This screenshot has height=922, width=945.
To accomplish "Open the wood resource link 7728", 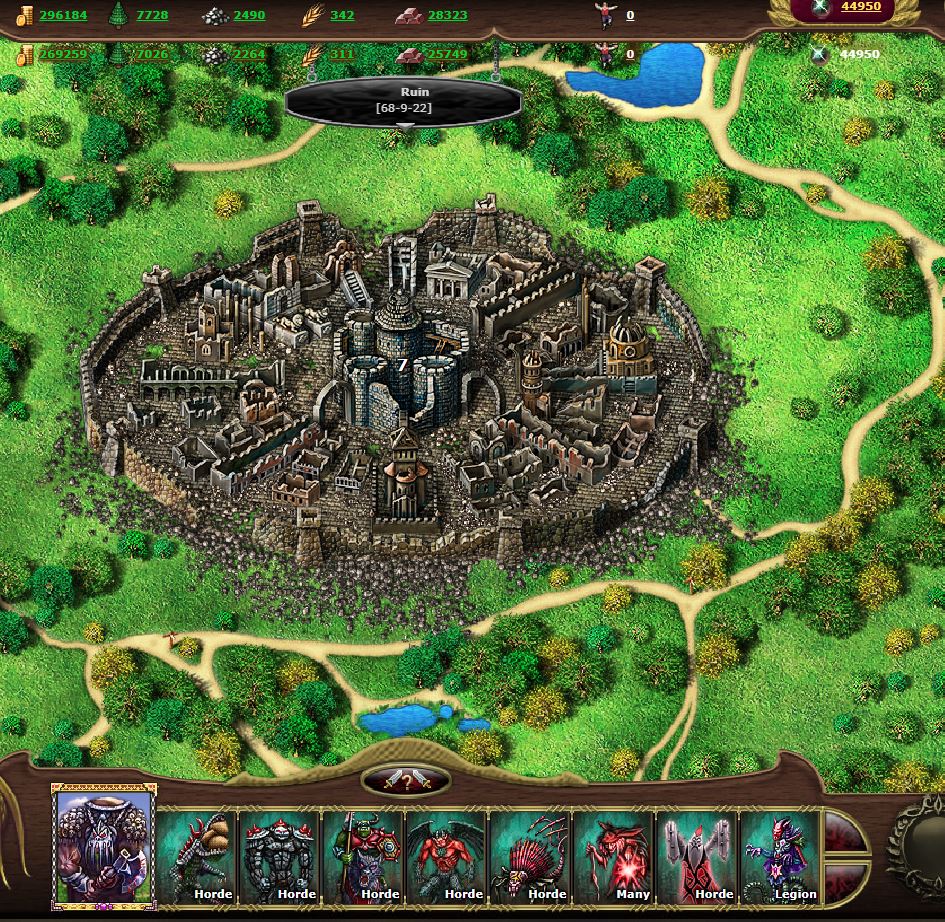I will 152,16.
